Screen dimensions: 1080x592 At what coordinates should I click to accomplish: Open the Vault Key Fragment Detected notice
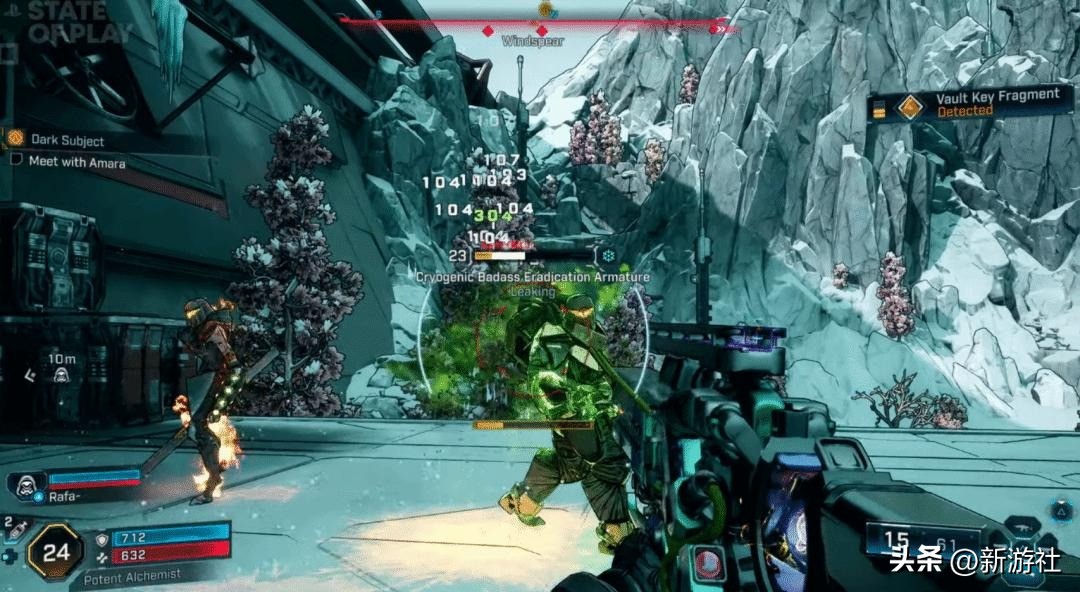(970, 103)
